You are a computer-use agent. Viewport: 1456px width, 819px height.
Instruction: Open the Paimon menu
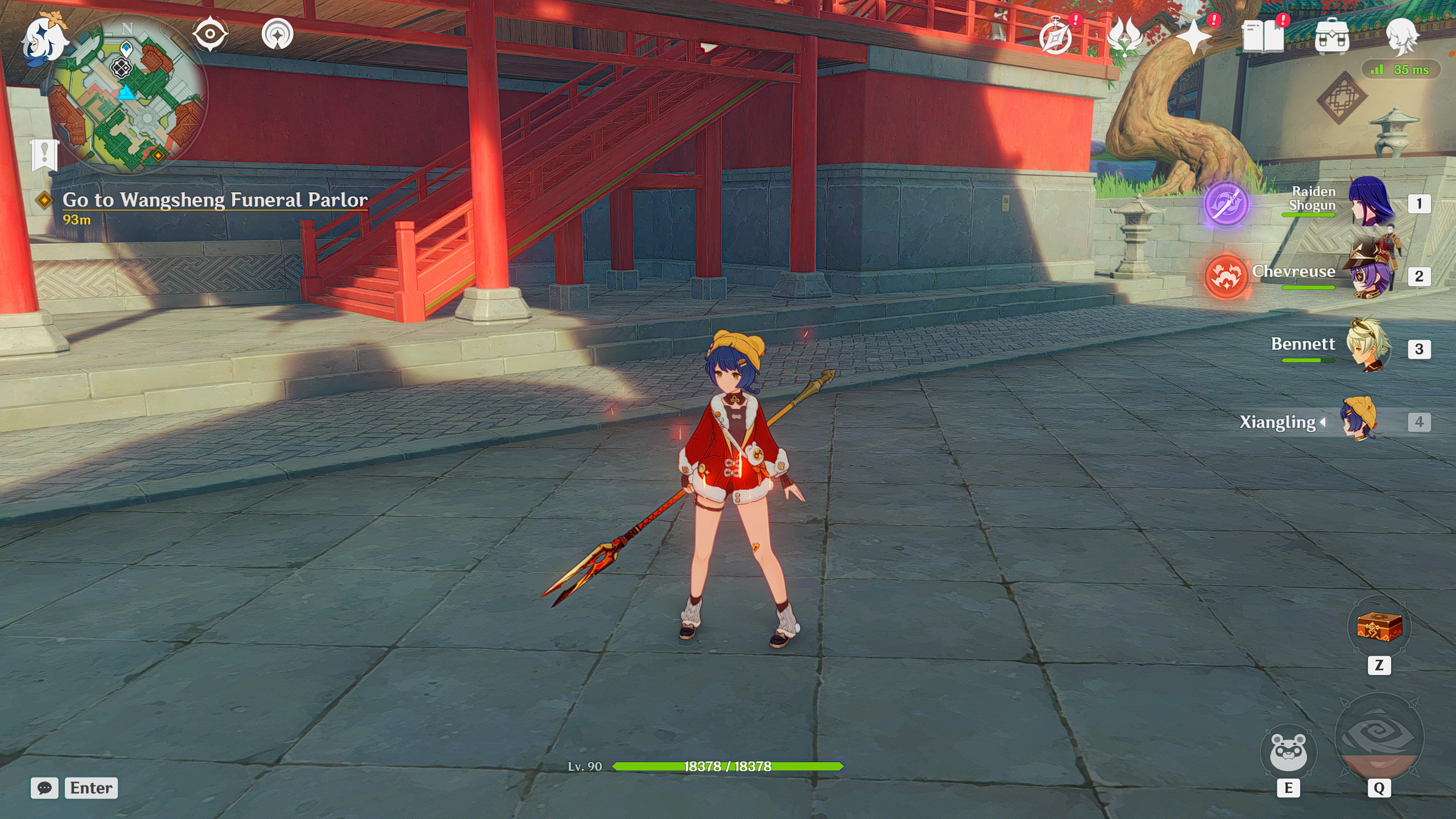43,40
